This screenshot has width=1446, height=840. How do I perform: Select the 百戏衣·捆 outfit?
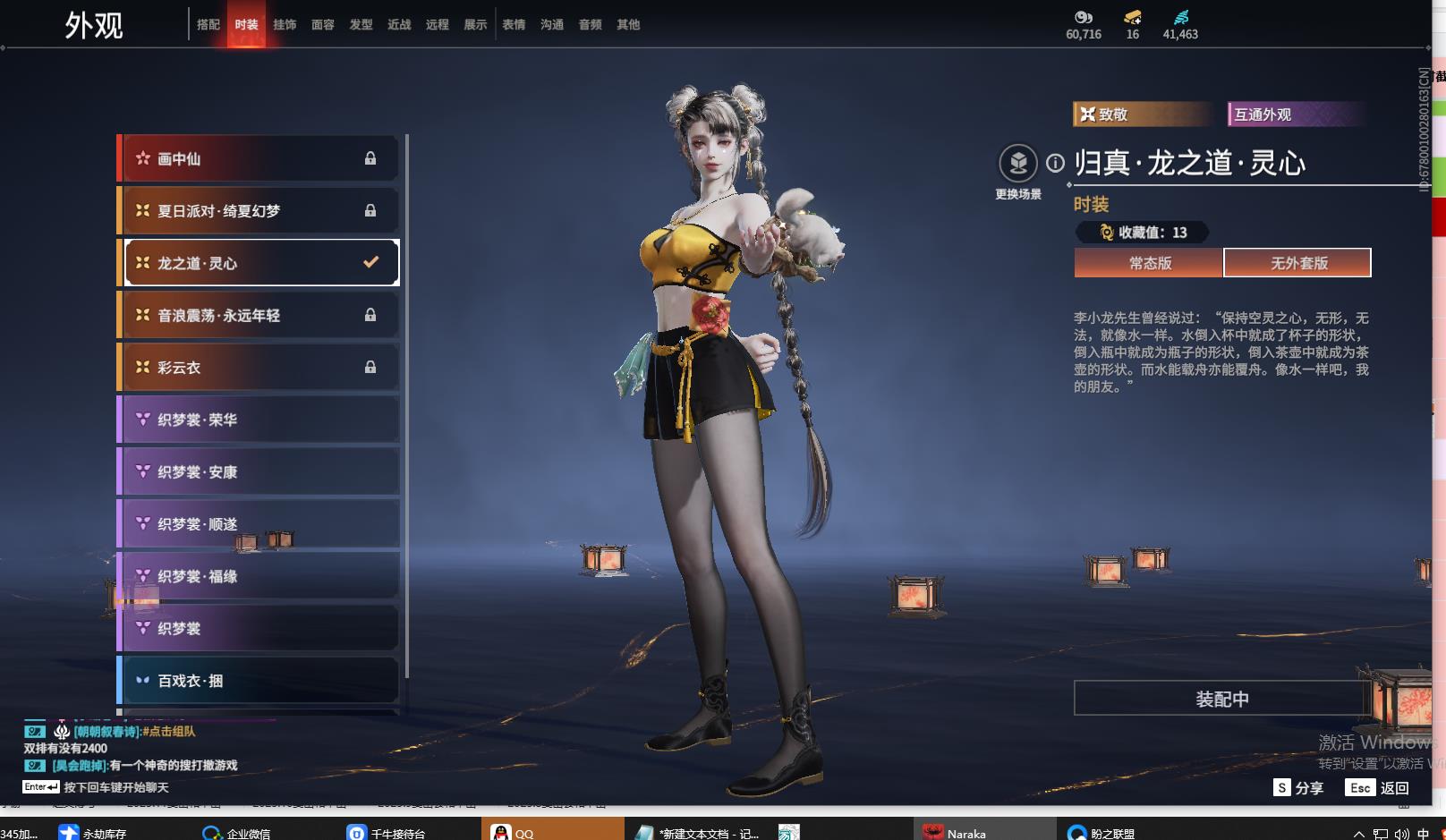(x=259, y=681)
